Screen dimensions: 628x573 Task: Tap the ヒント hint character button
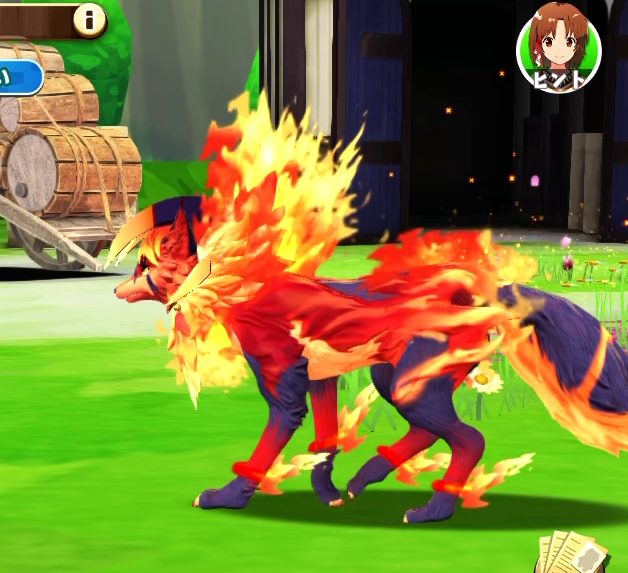pos(558,48)
